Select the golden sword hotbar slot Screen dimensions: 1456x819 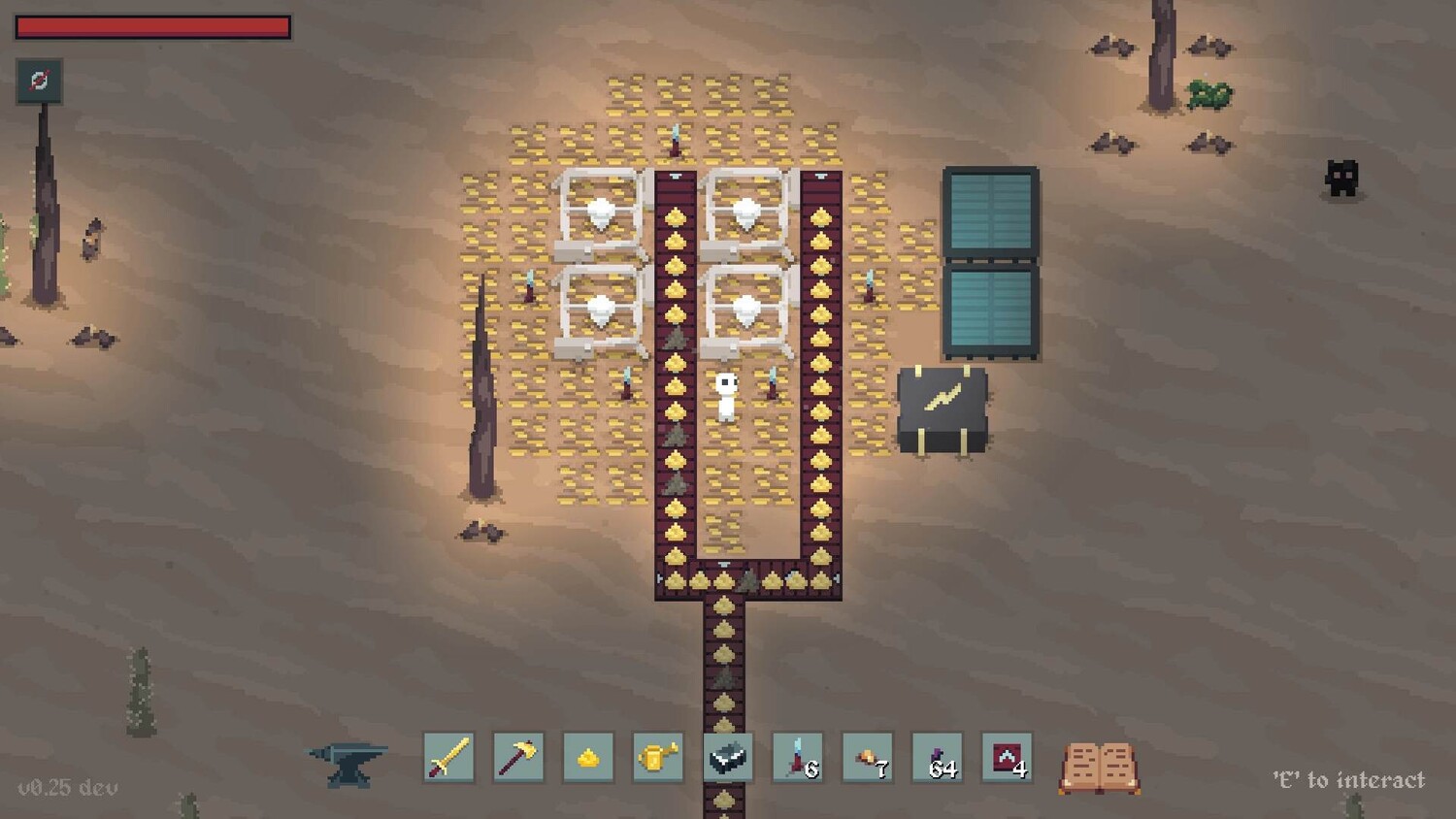click(448, 758)
